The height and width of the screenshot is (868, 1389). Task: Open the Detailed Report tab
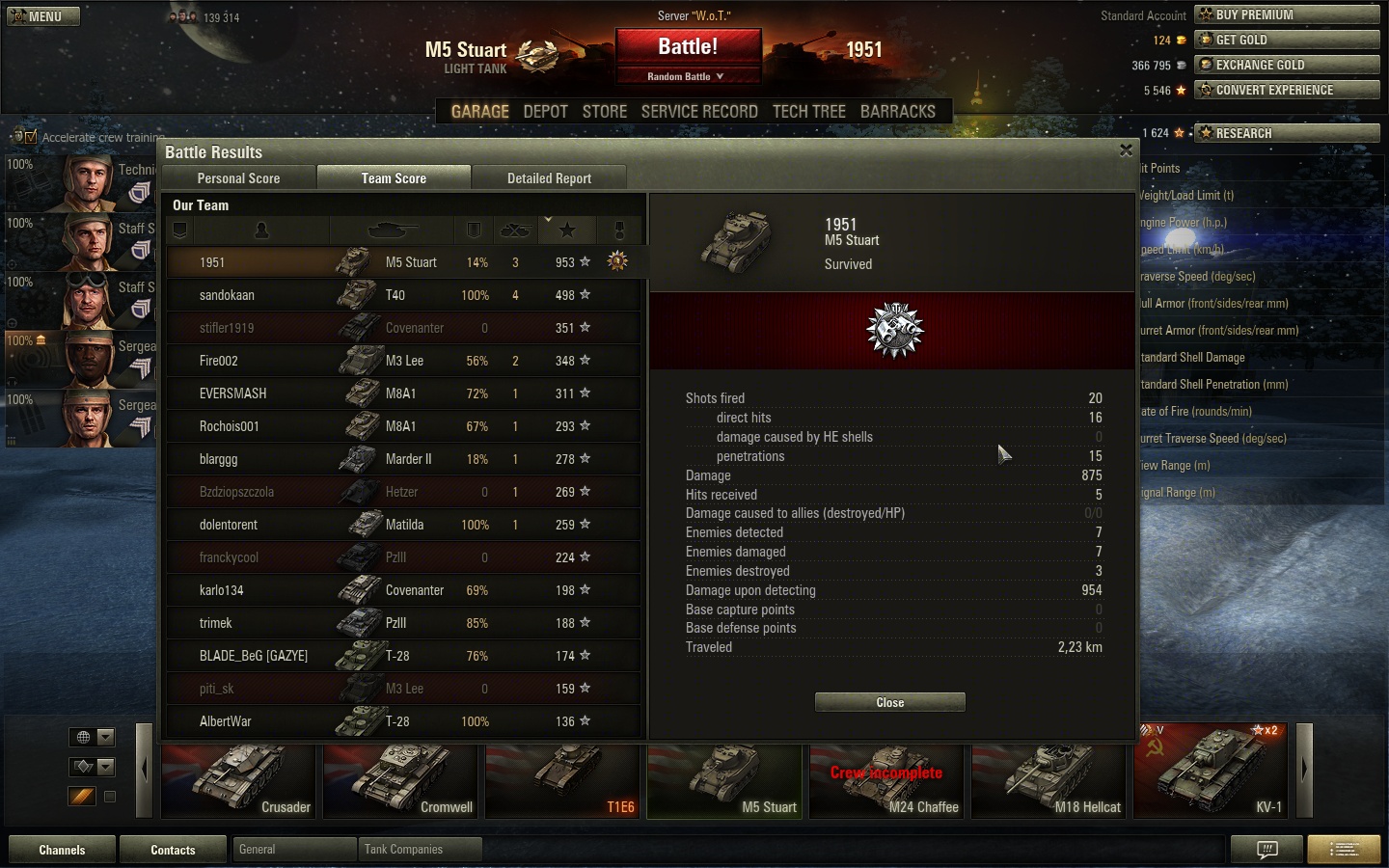(x=549, y=178)
